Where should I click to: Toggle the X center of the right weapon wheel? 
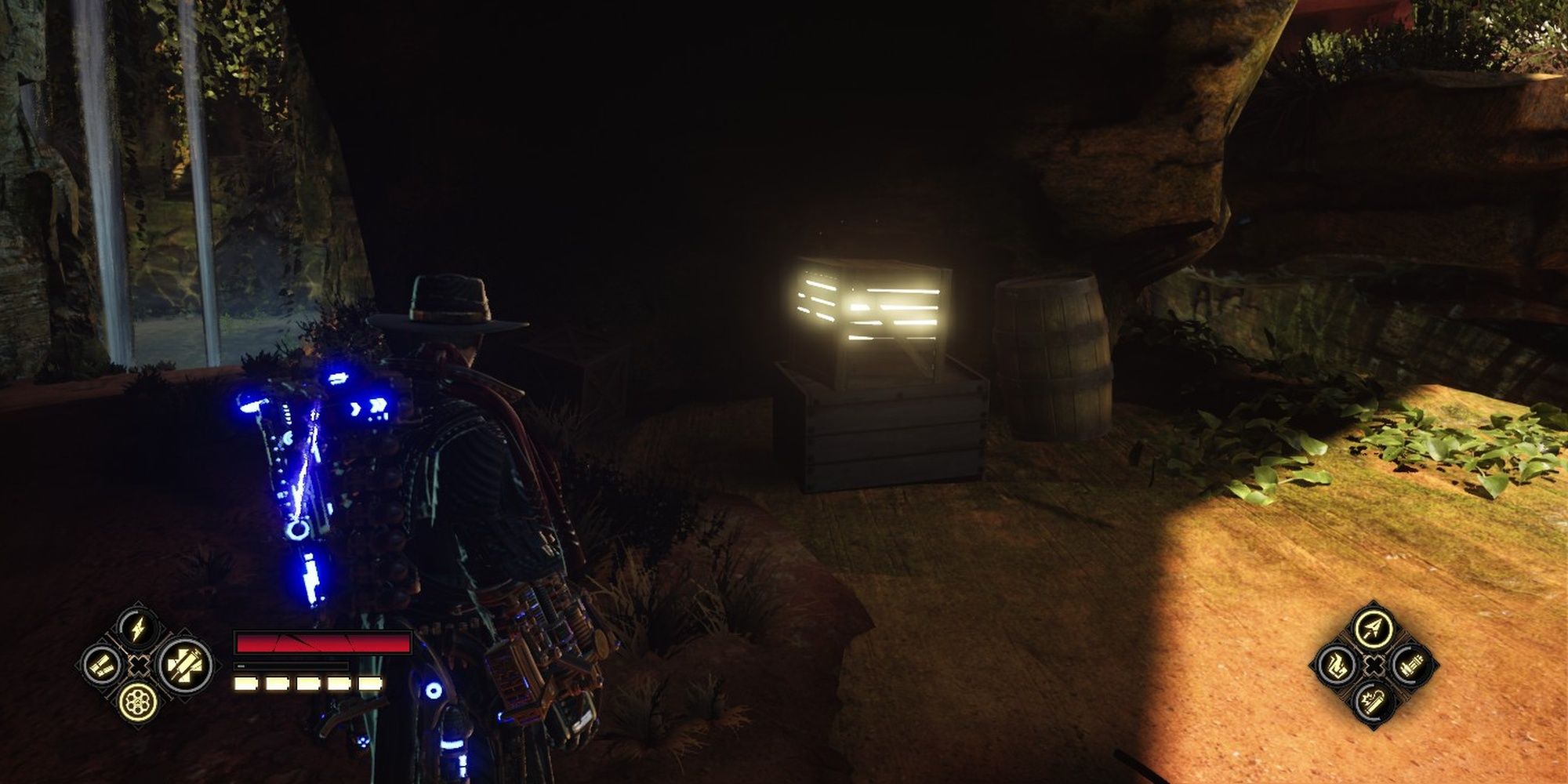click(x=1374, y=666)
